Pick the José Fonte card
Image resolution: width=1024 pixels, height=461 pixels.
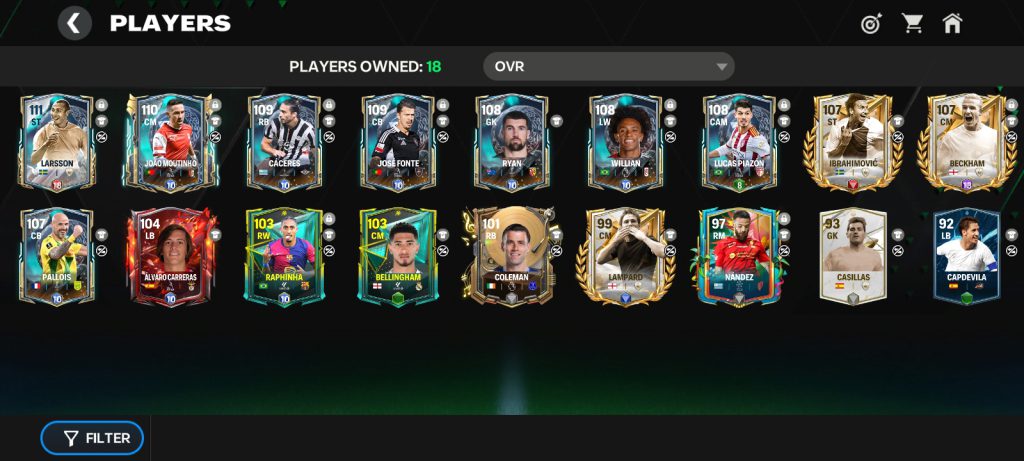[x=398, y=142]
